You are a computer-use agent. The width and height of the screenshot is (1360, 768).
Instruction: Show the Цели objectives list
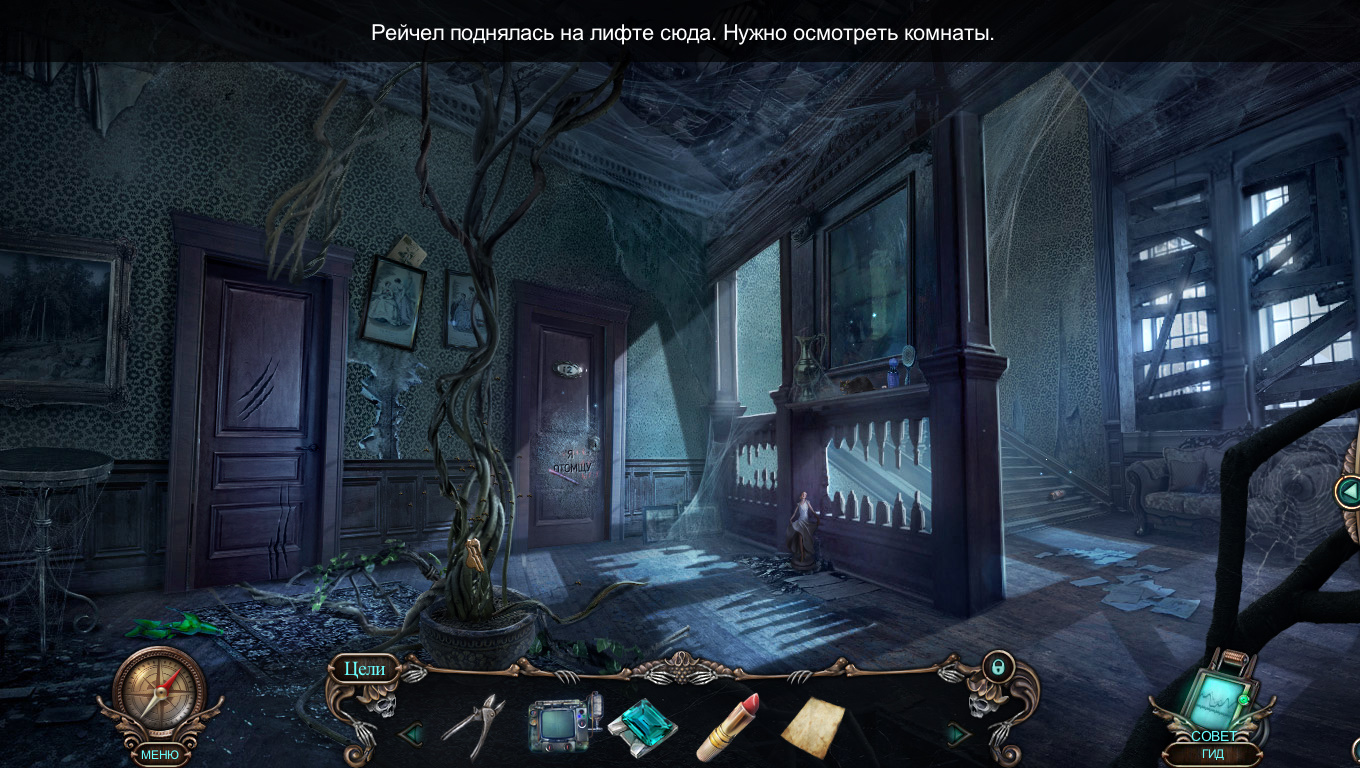pyautogui.click(x=364, y=669)
